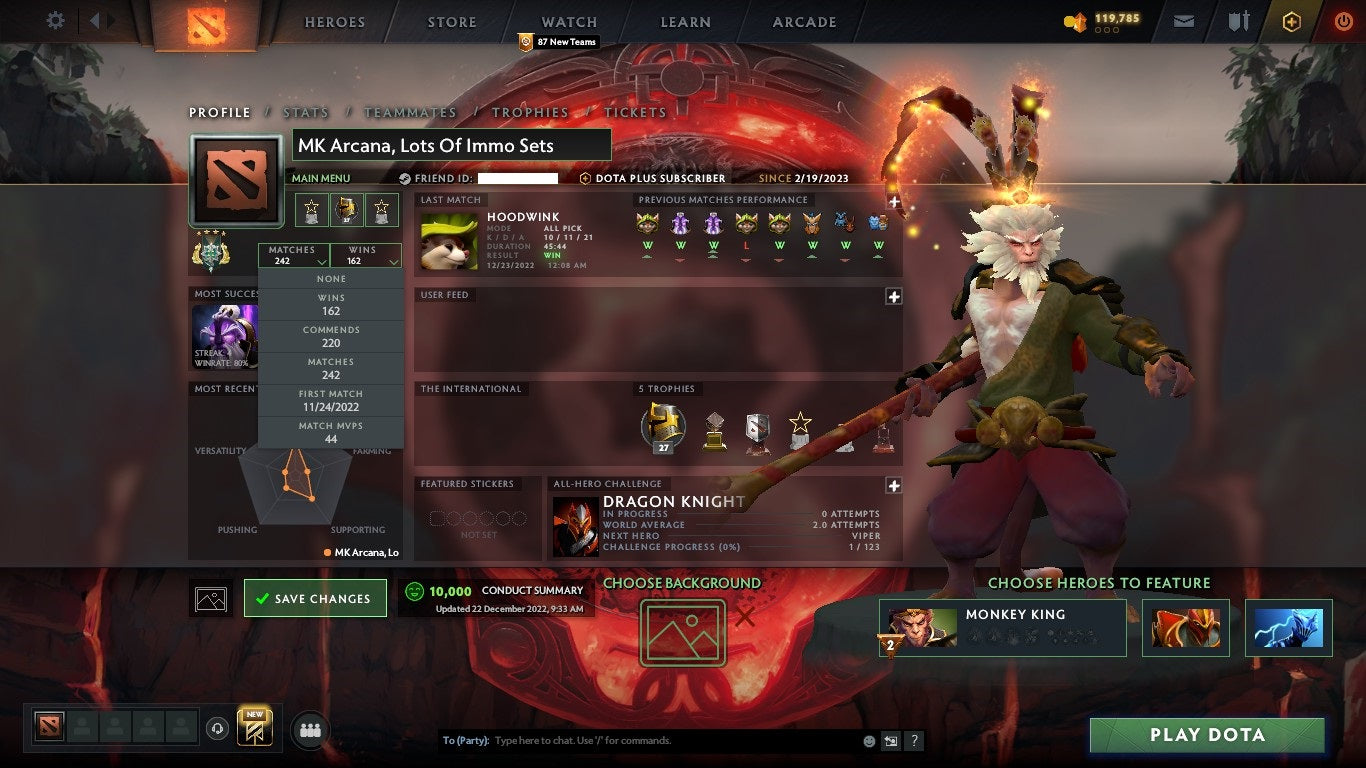1366x768 pixels.
Task: Click the SAVE CHANGES button
Action: (315, 597)
